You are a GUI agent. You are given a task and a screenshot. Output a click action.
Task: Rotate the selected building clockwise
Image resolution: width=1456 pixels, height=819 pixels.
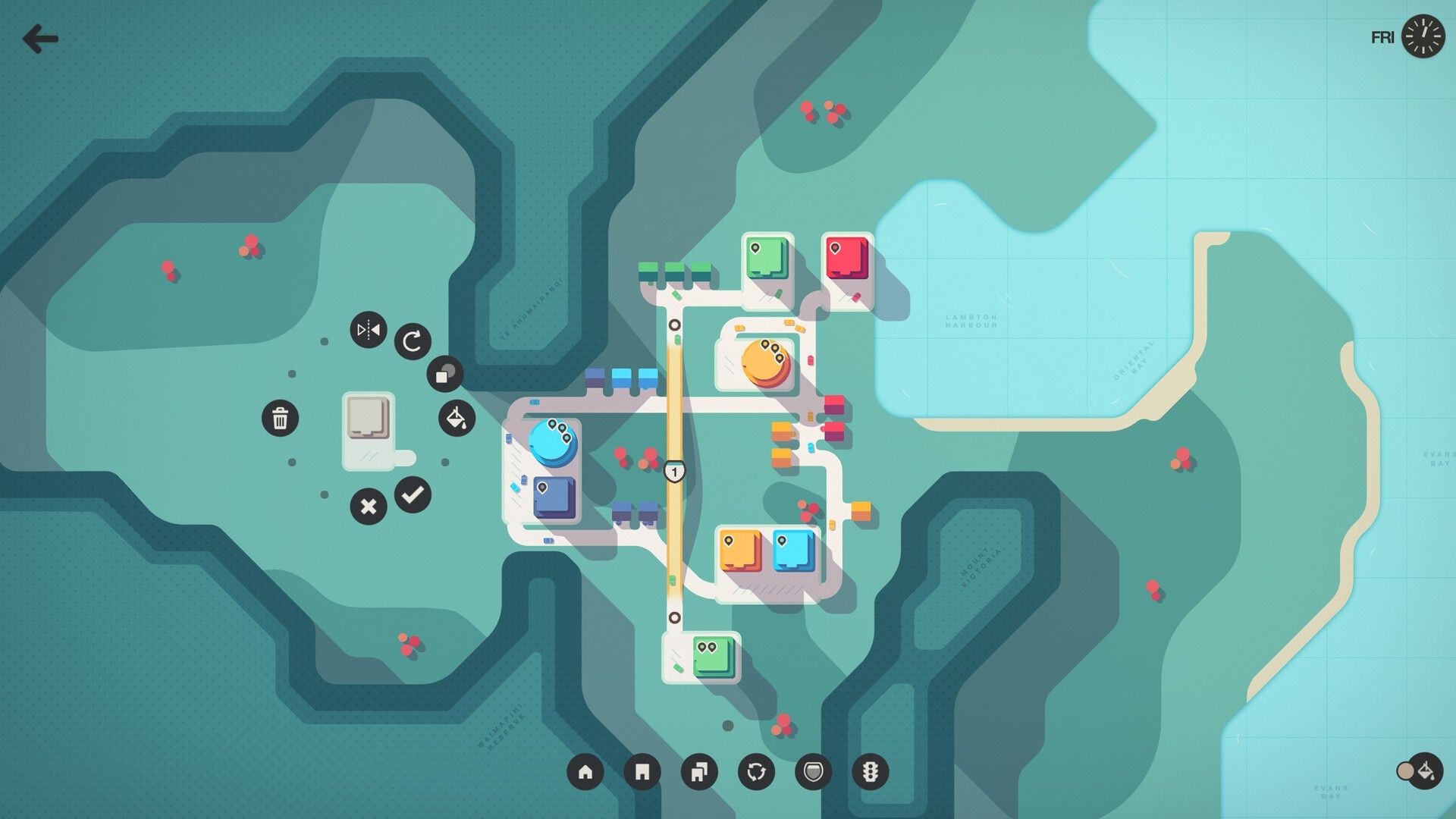click(x=413, y=341)
